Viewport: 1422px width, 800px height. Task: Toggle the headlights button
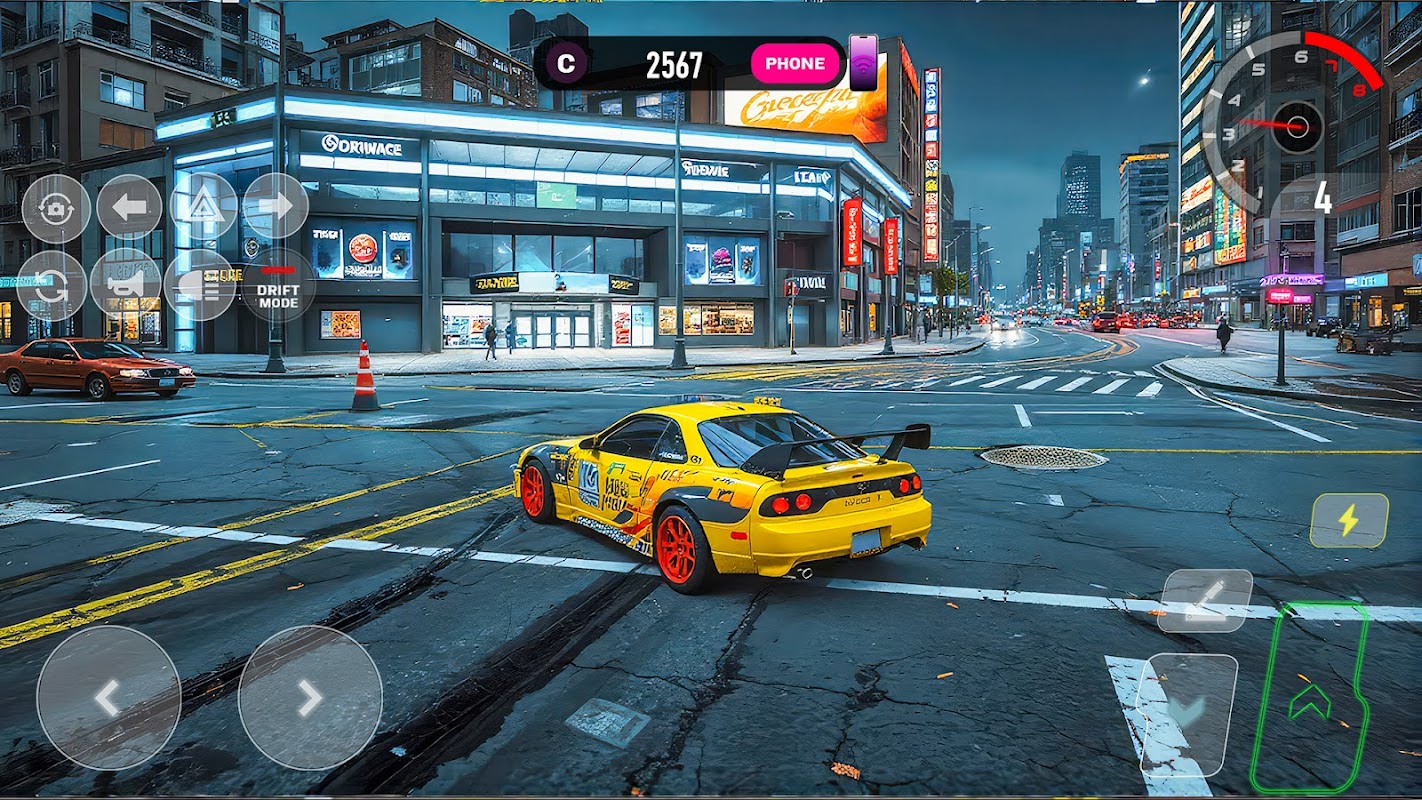[199, 284]
